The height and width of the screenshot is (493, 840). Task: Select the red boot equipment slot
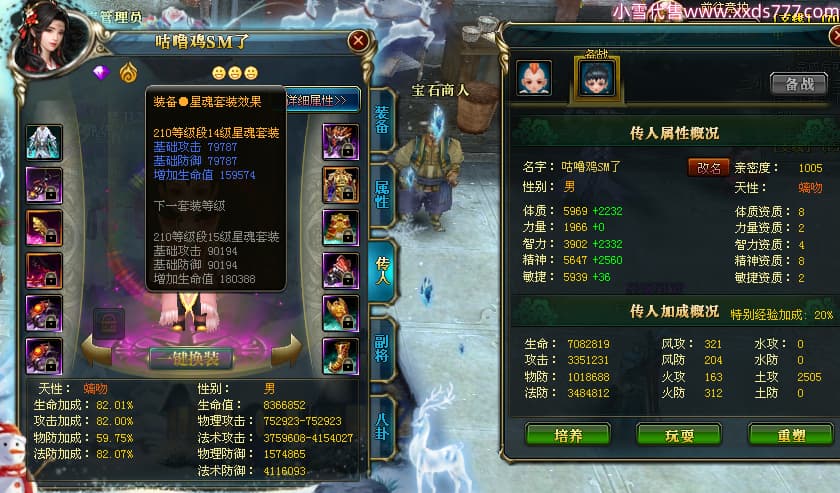pos(340,355)
